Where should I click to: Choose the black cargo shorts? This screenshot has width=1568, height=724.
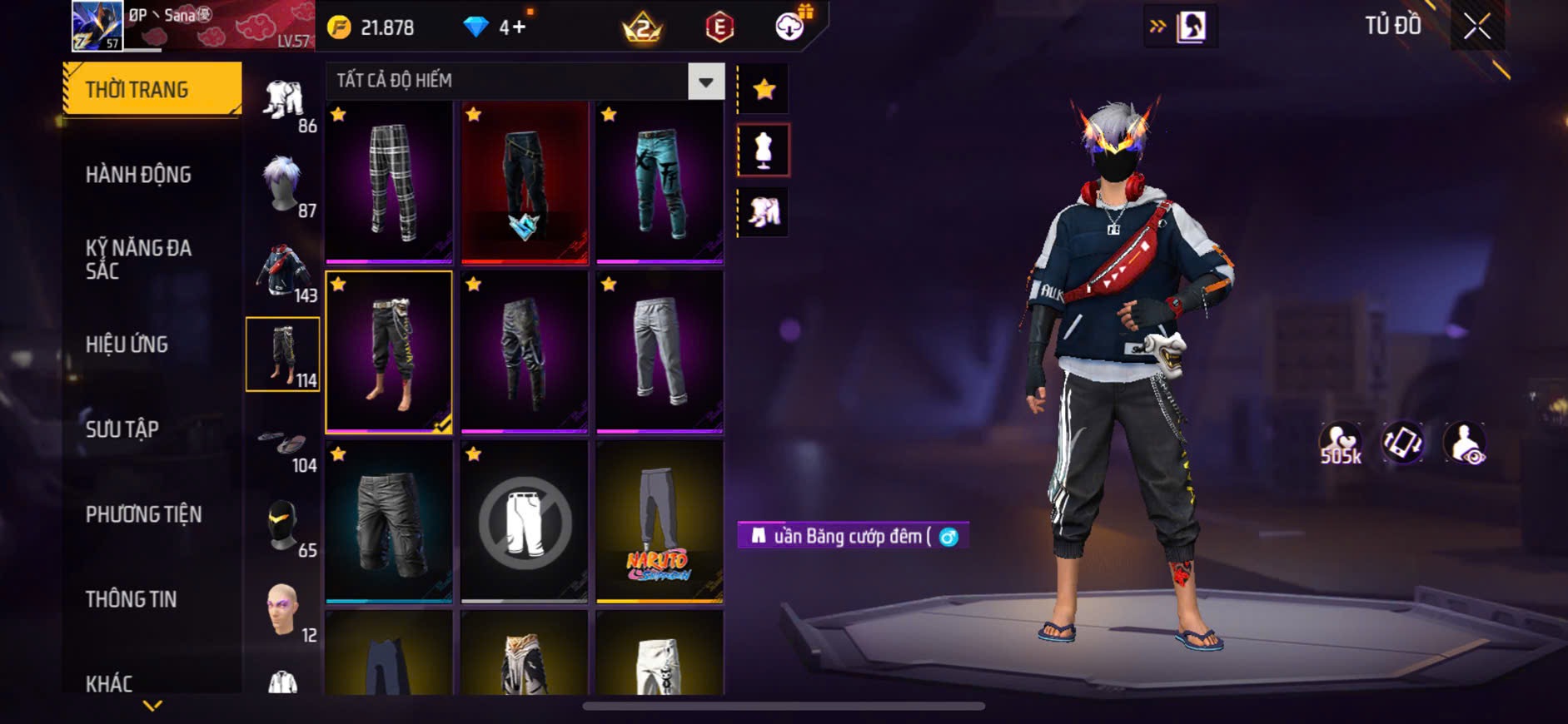point(389,521)
